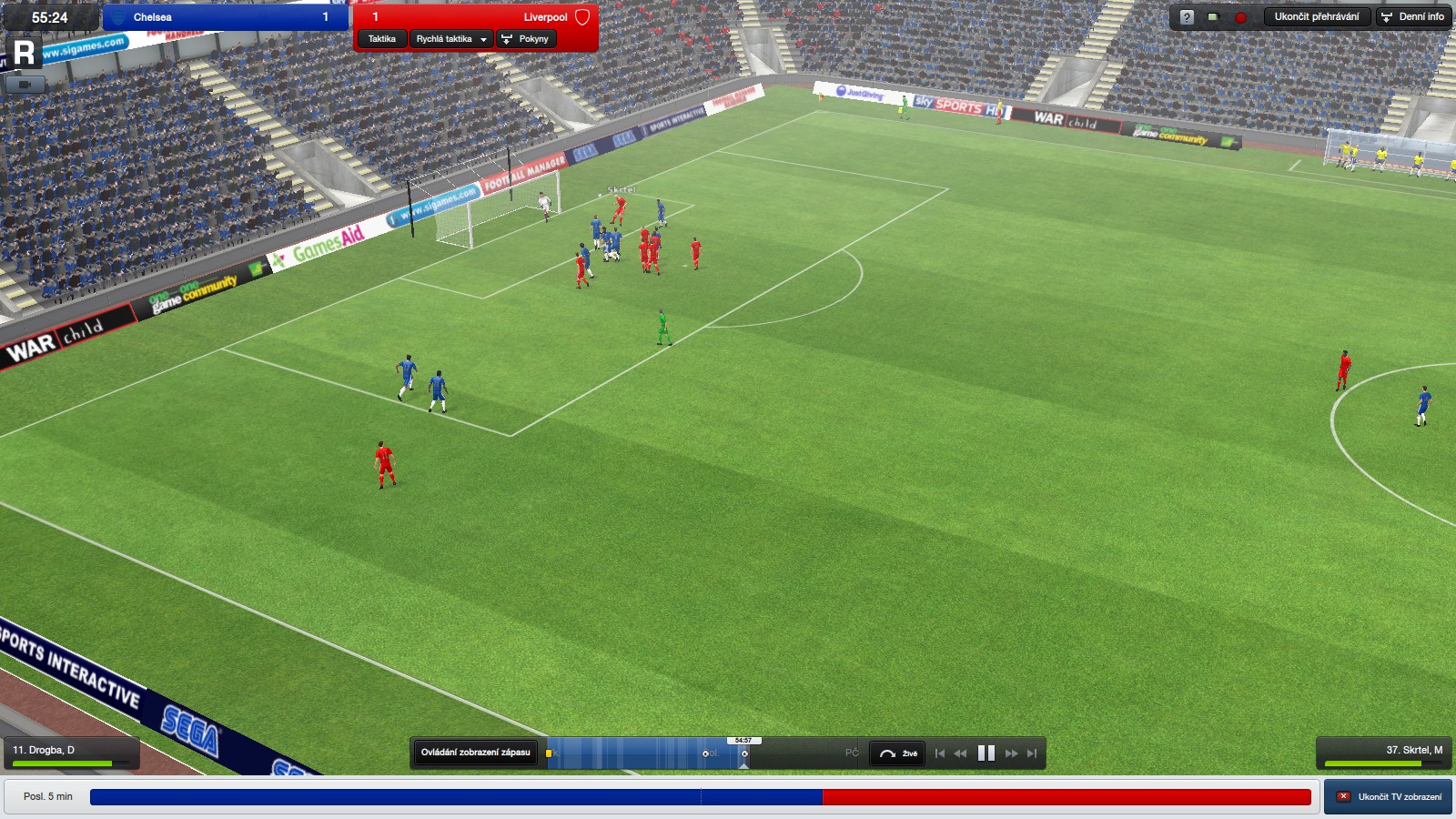Open the Taktika tactics screen

click(x=381, y=39)
